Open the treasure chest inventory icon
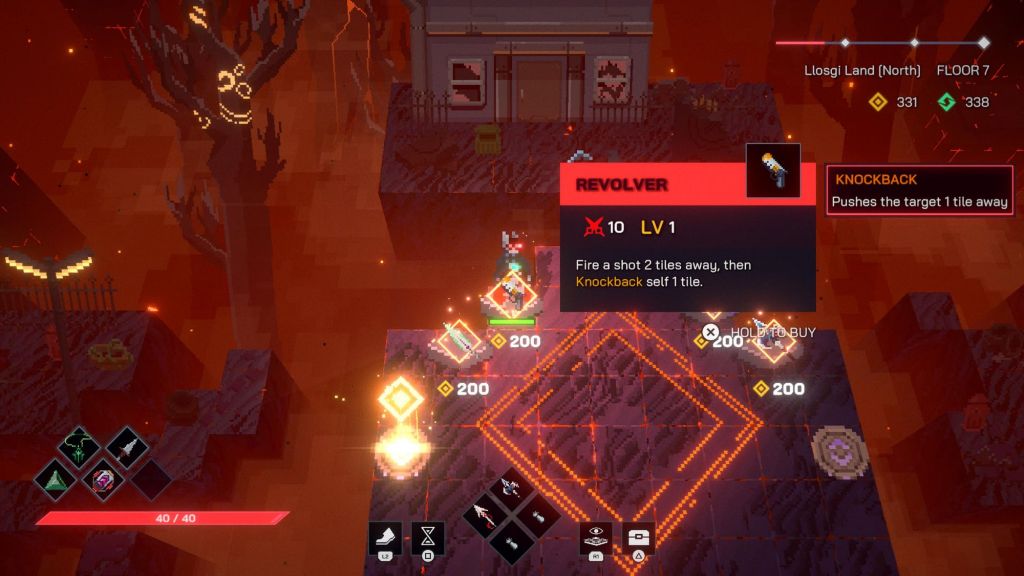Screen dimensions: 1024x576 pos(639,538)
